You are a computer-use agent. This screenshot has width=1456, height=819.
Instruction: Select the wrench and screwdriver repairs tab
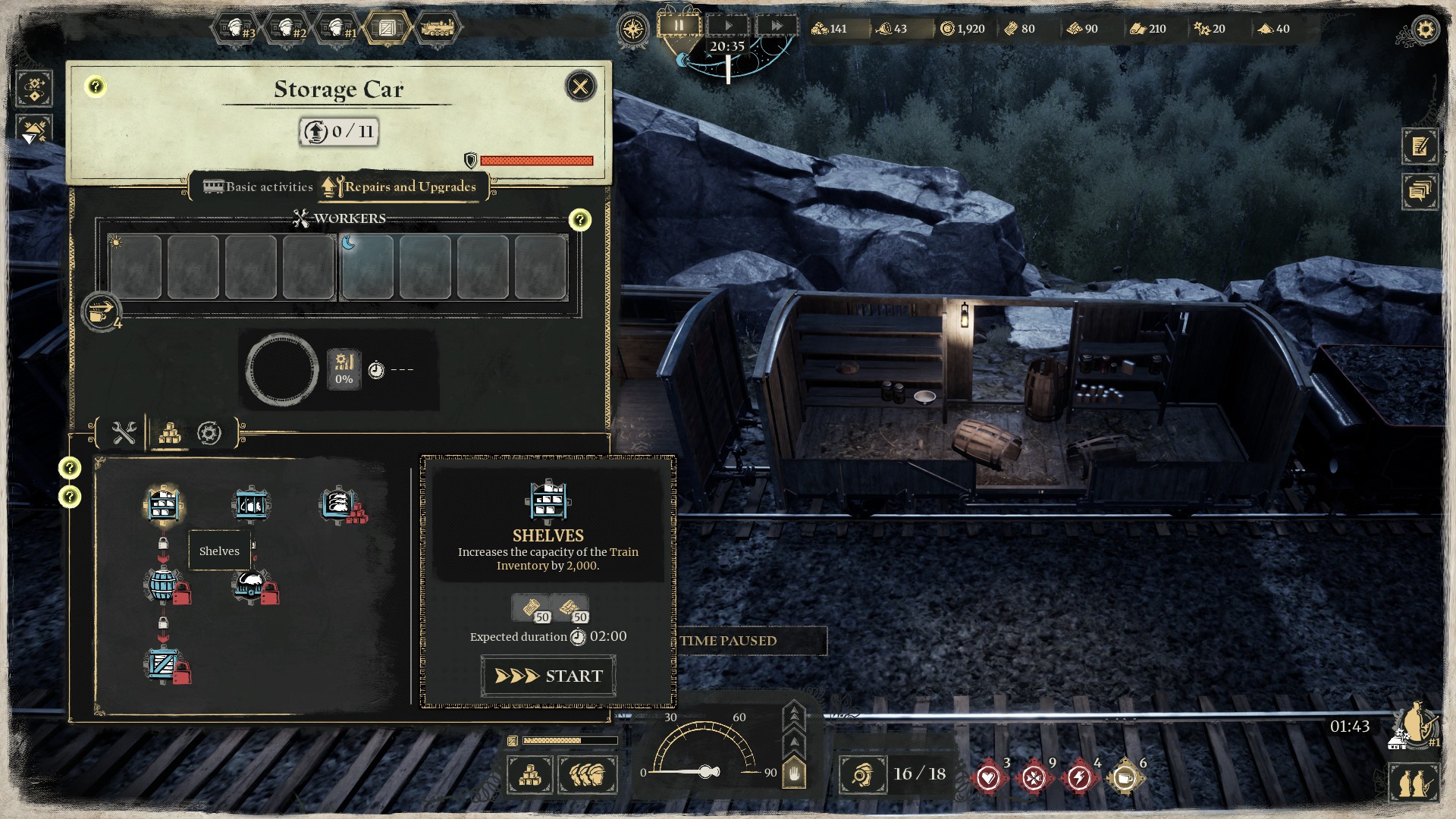(124, 433)
